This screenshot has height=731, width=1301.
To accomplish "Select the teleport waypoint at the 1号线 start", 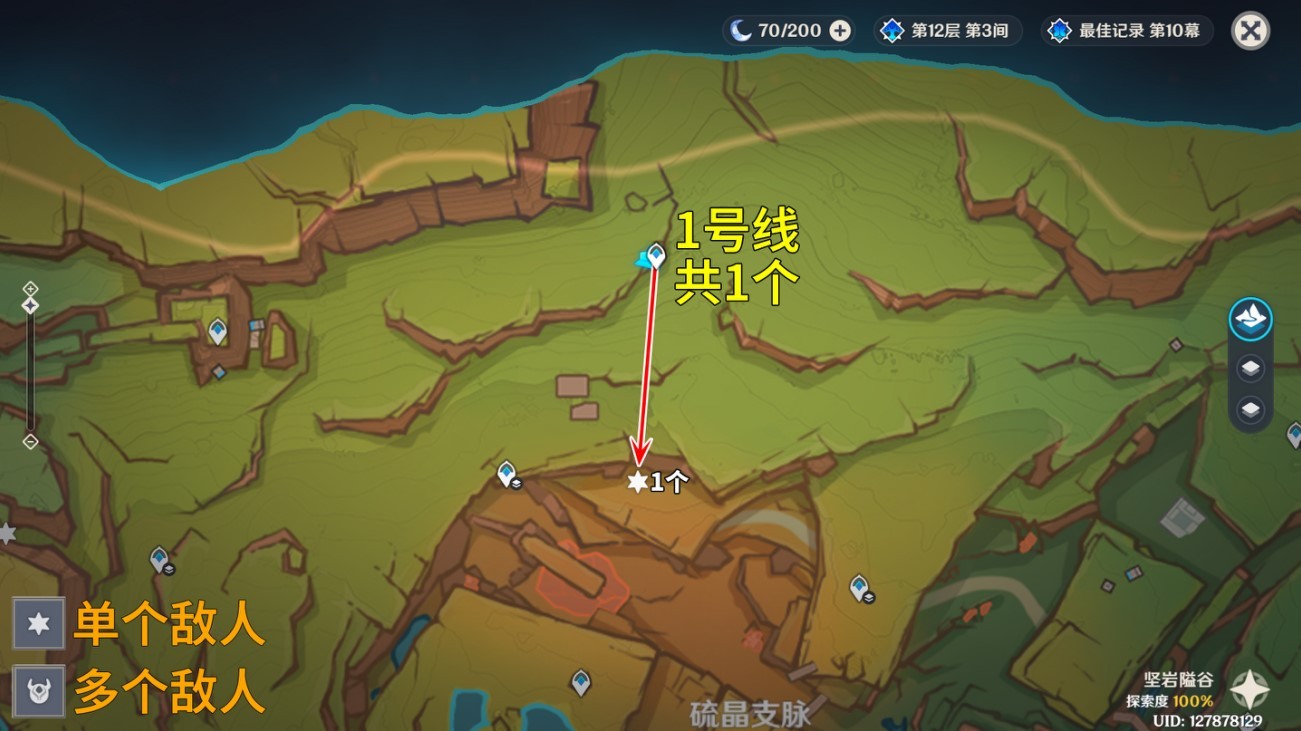I will coord(656,256).
